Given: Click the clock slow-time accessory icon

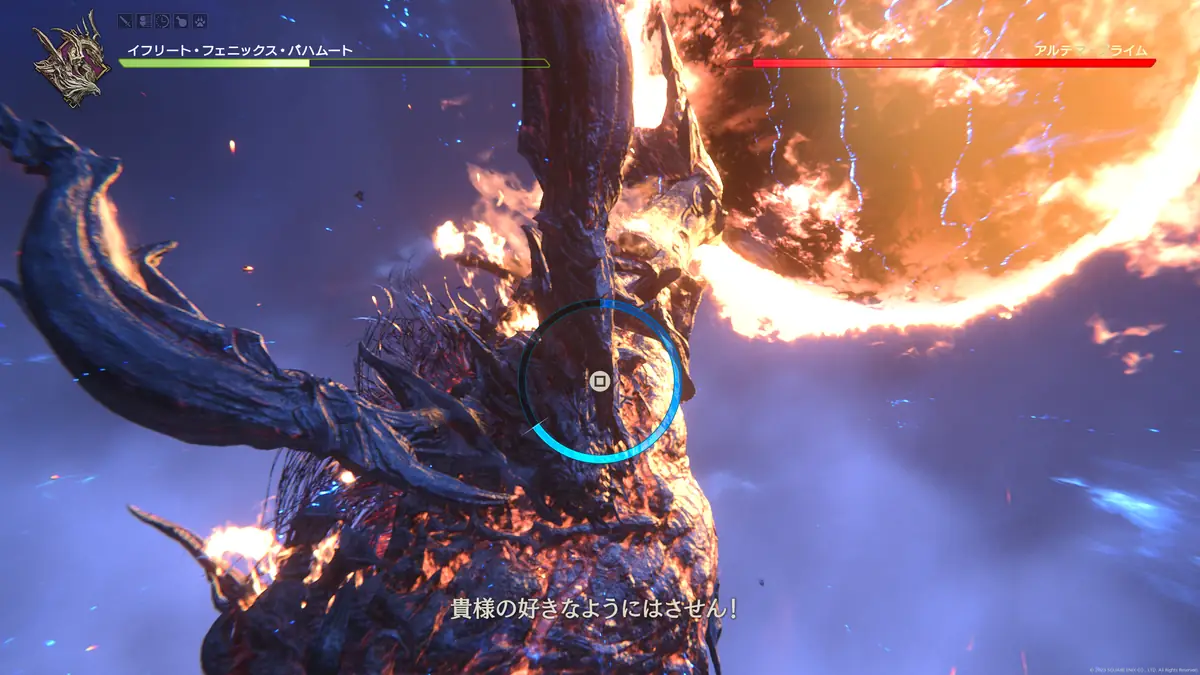Looking at the screenshot, I should [162, 20].
